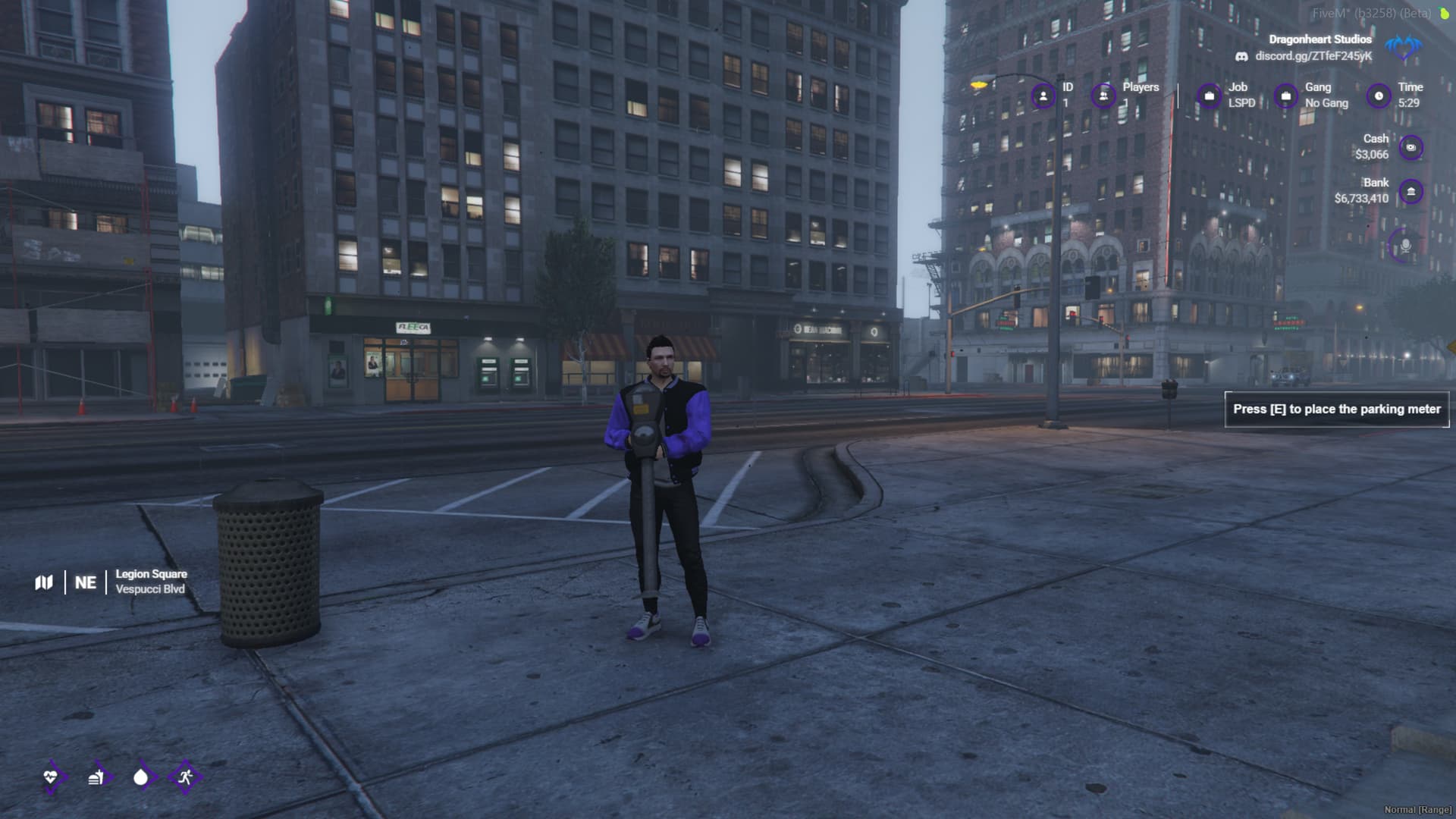Click the running man stamina icon

coord(185,777)
